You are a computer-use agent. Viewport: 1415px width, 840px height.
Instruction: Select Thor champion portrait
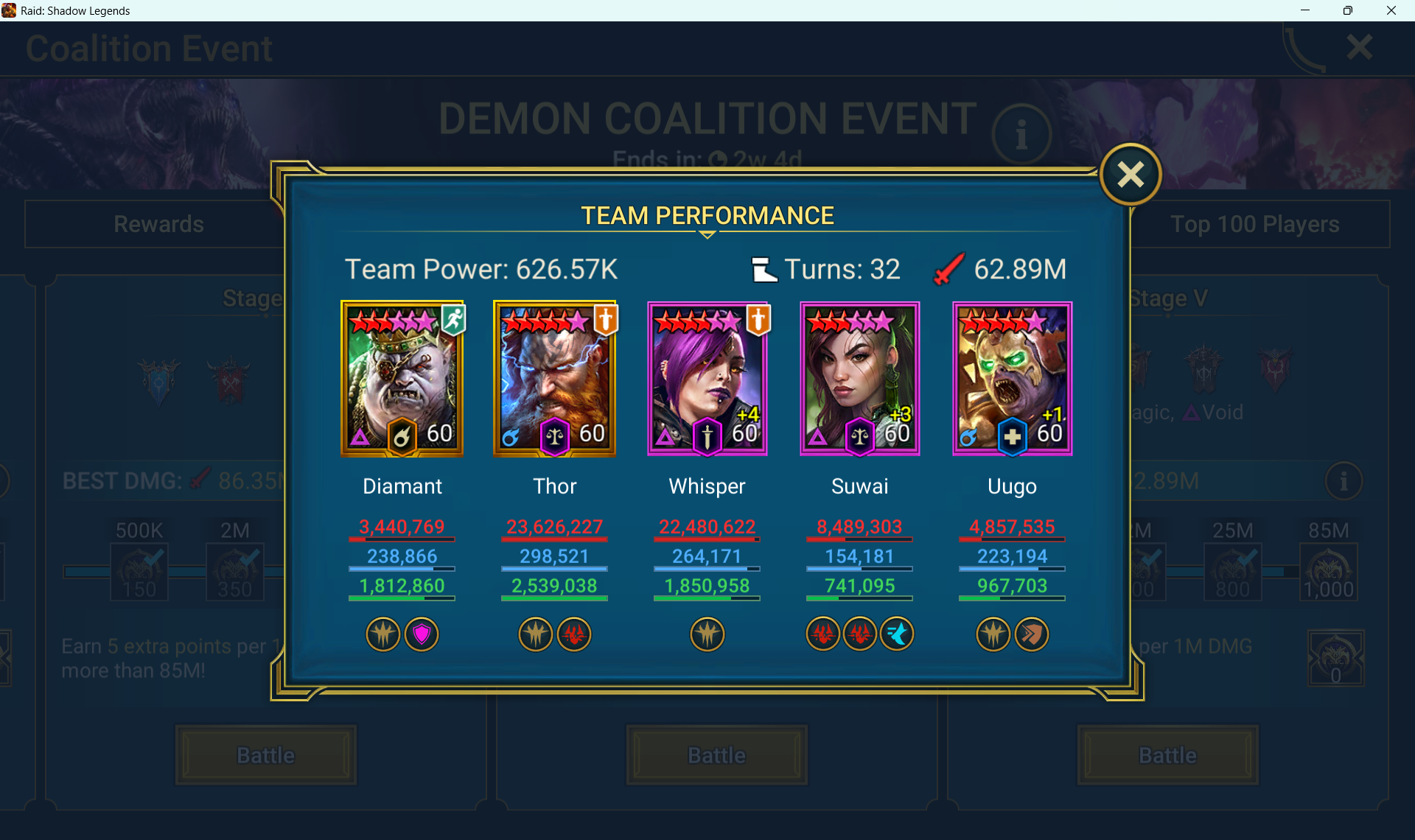click(555, 379)
